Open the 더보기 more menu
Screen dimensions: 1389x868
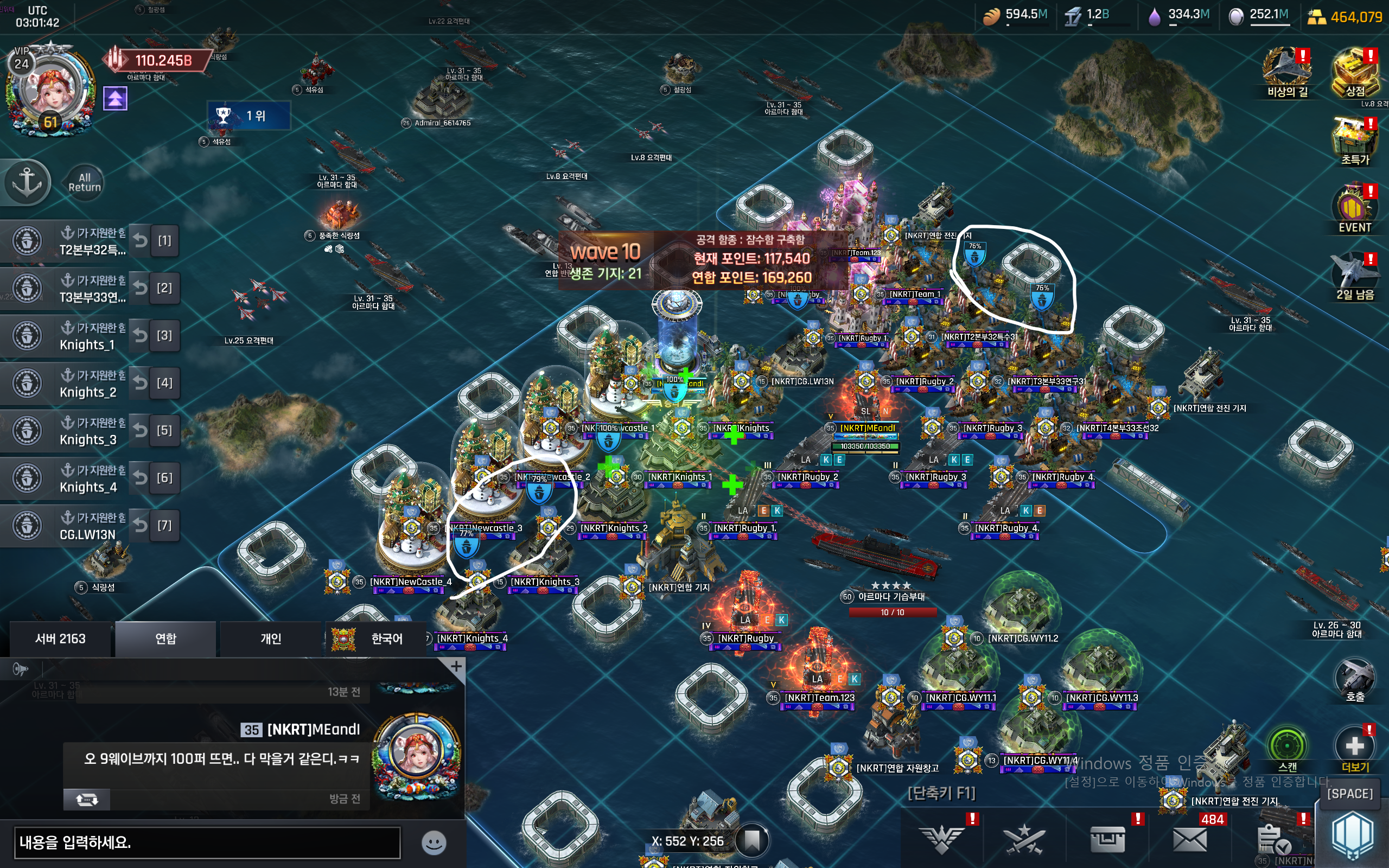click(1355, 748)
